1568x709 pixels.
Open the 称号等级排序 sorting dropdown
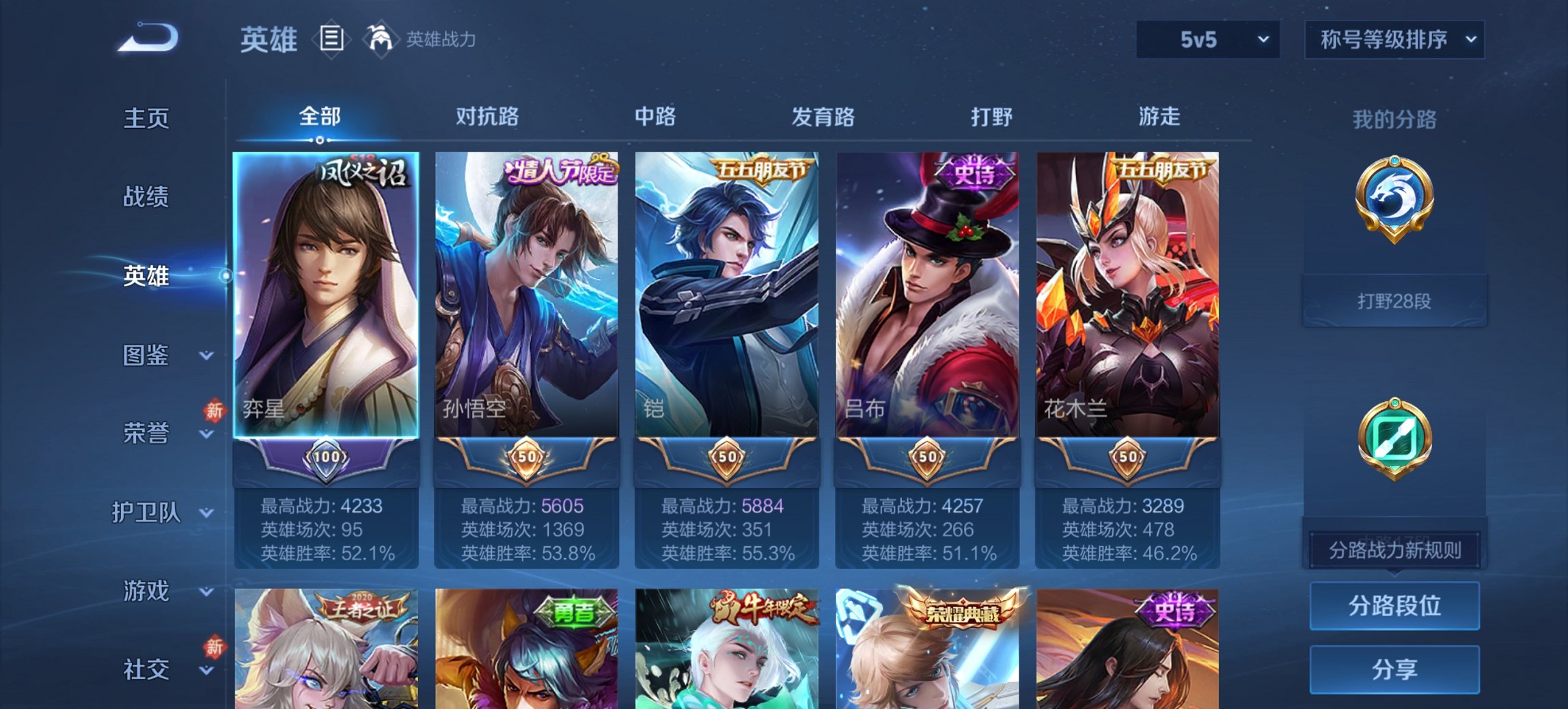coord(1394,40)
